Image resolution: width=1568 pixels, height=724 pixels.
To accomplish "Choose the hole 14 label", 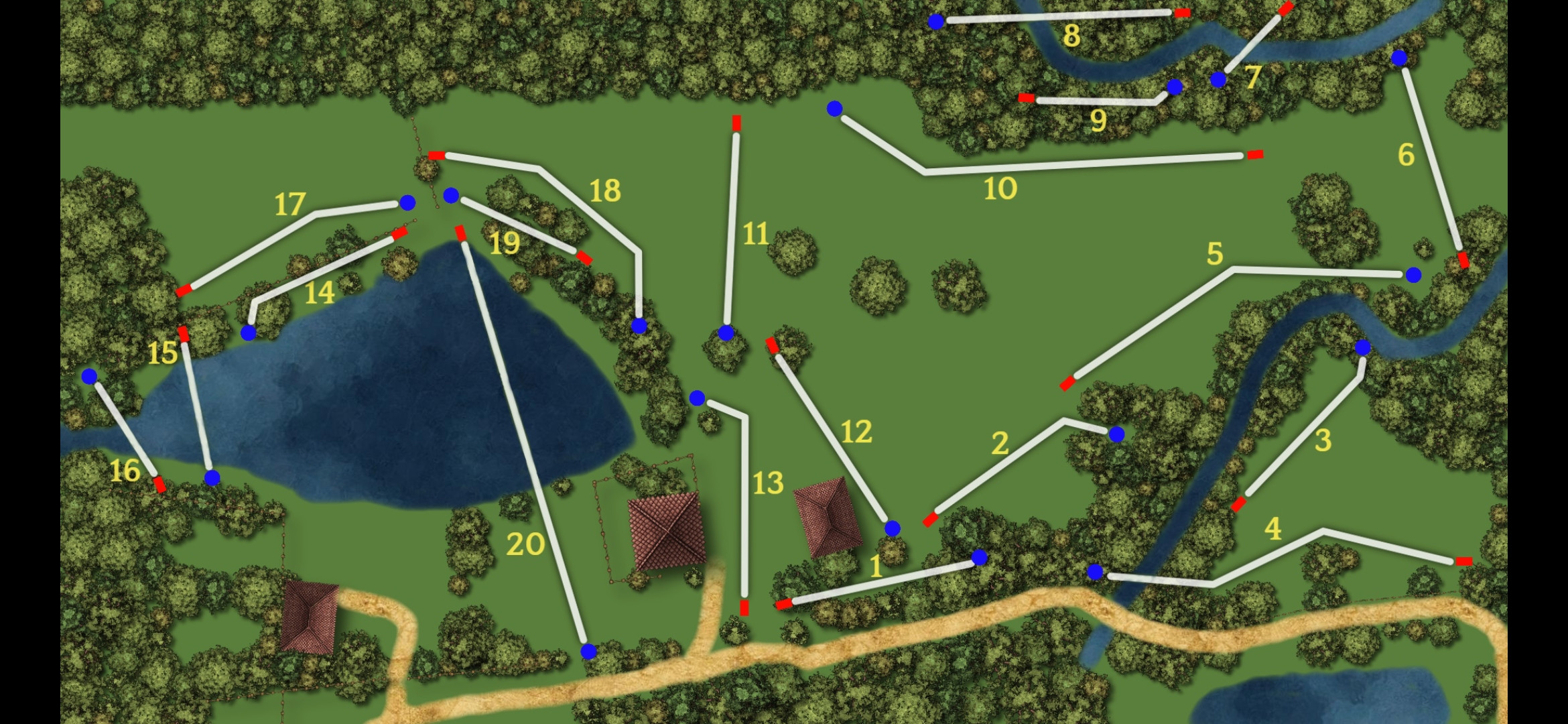I will 319,293.
